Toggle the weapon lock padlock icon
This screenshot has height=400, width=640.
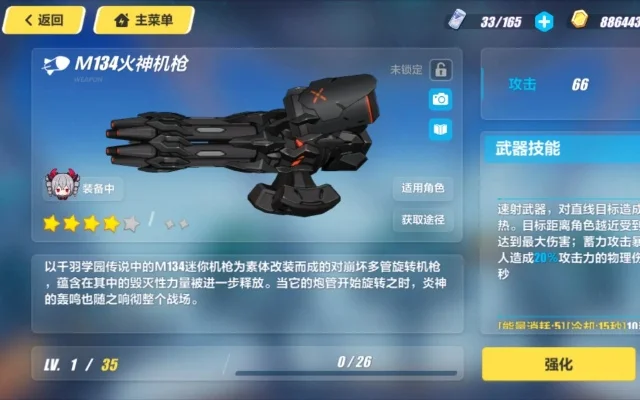point(440,70)
